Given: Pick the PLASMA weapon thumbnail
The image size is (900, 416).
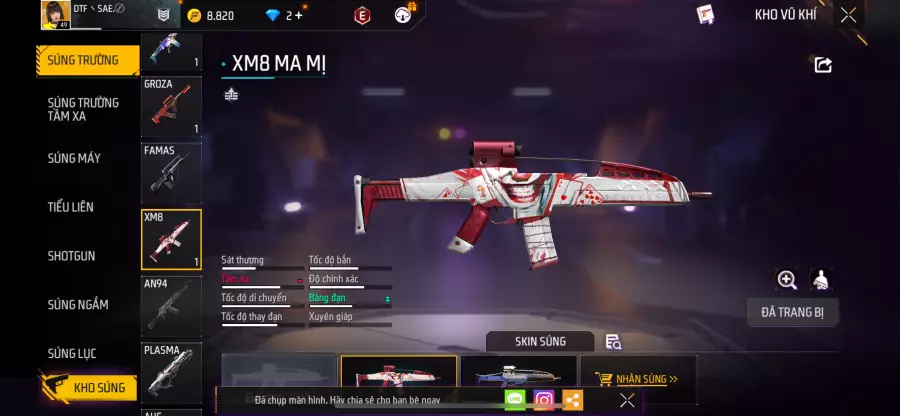Looking at the screenshot, I should click(171, 371).
